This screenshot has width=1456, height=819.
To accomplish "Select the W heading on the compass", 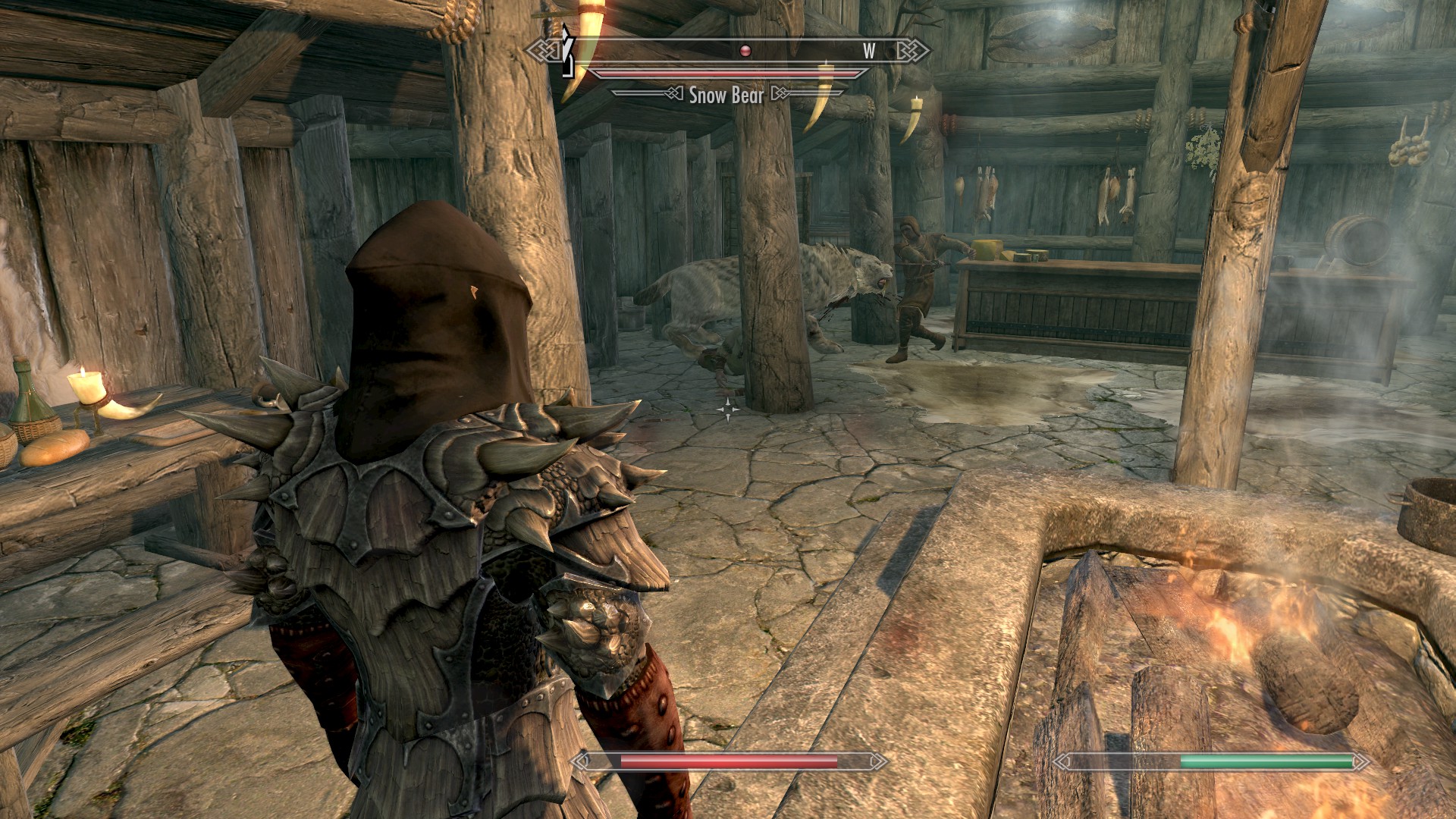I will coord(869,51).
